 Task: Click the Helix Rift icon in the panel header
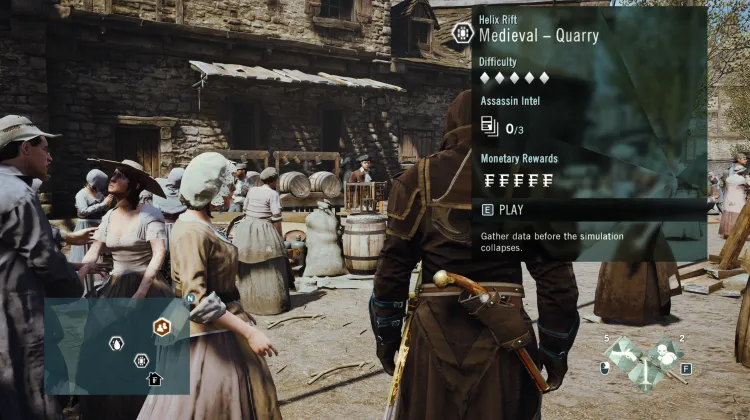pos(462,33)
